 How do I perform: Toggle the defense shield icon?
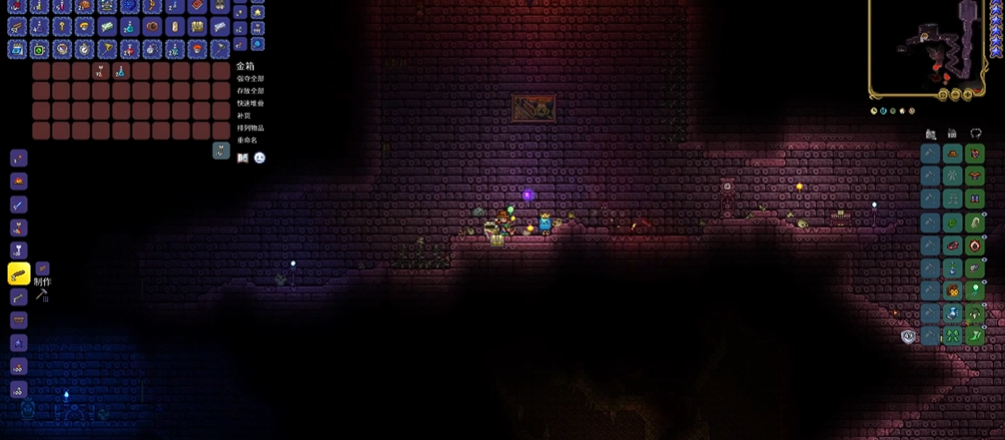click(908, 337)
